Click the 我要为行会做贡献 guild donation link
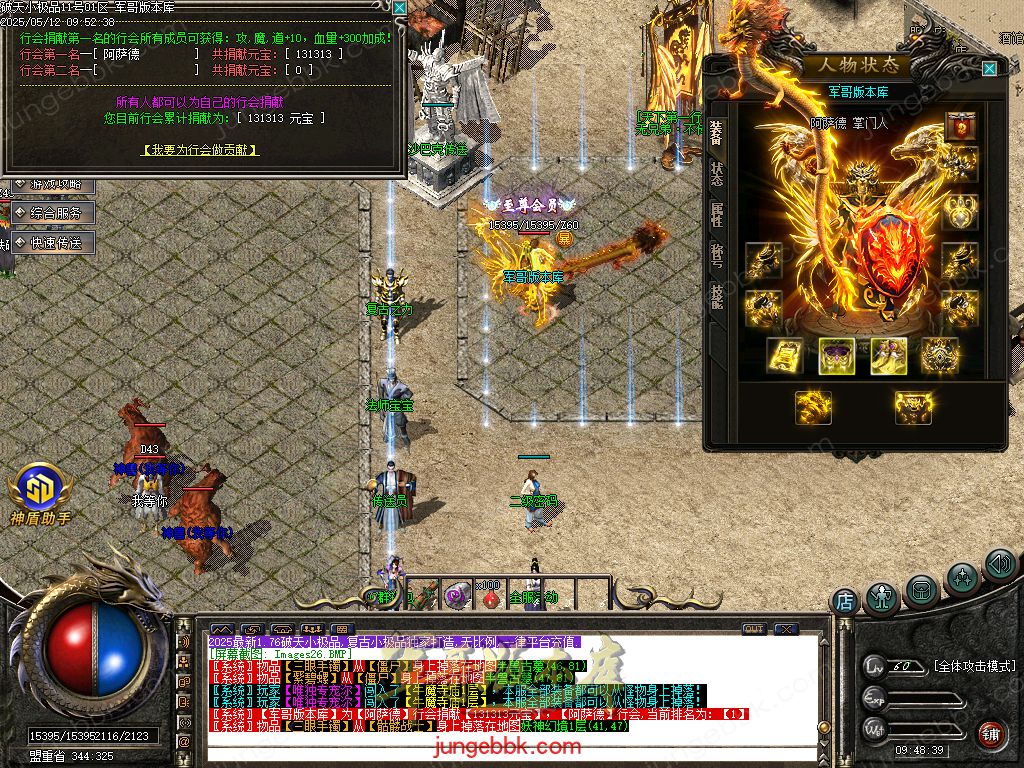1024x768 pixels. click(x=201, y=150)
